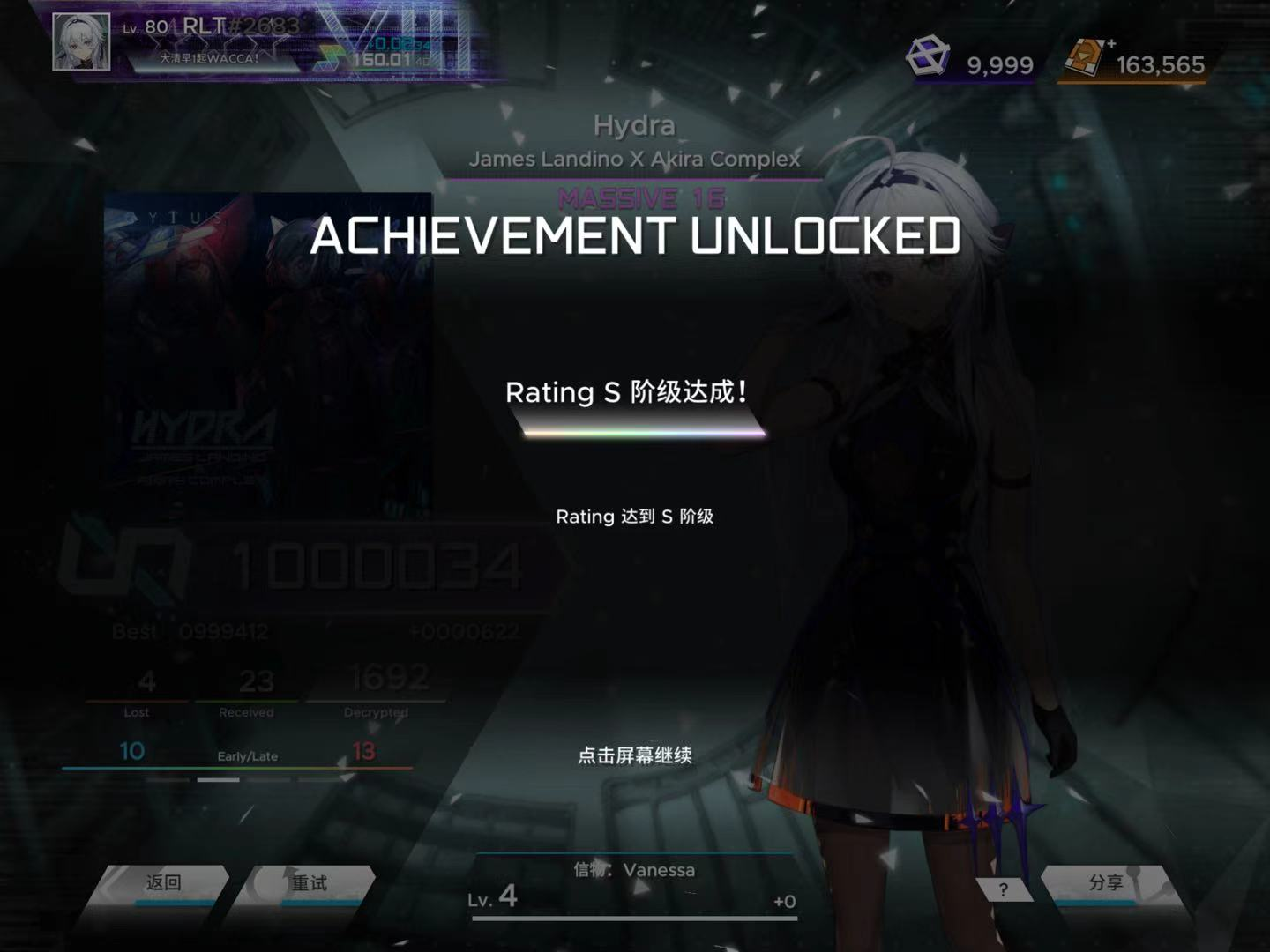Viewport: 1270px width, 952px height.
Task: Click the cube currency icon
Action: [928, 57]
